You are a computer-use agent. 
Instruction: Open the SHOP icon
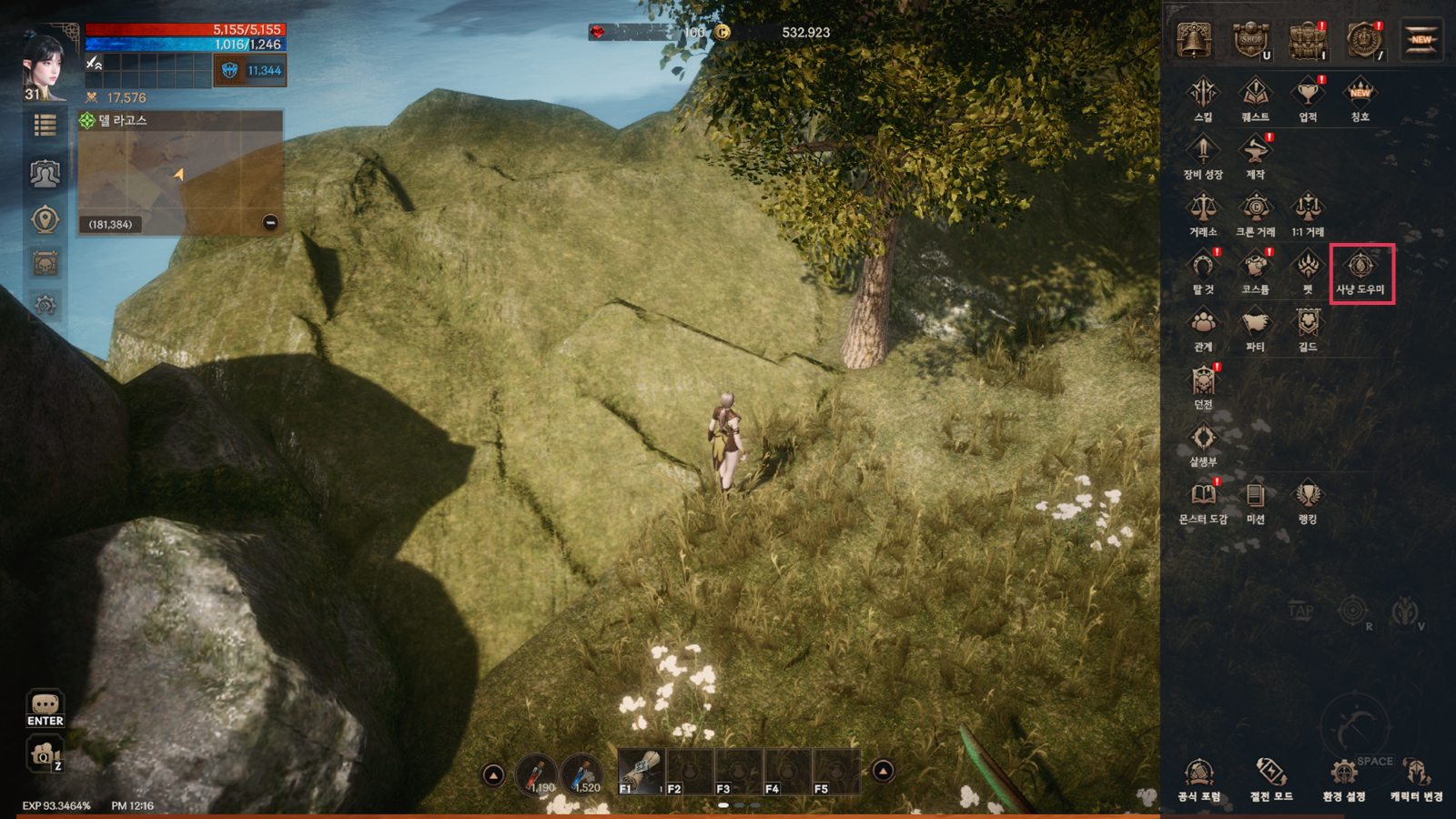click(1251, 40)
